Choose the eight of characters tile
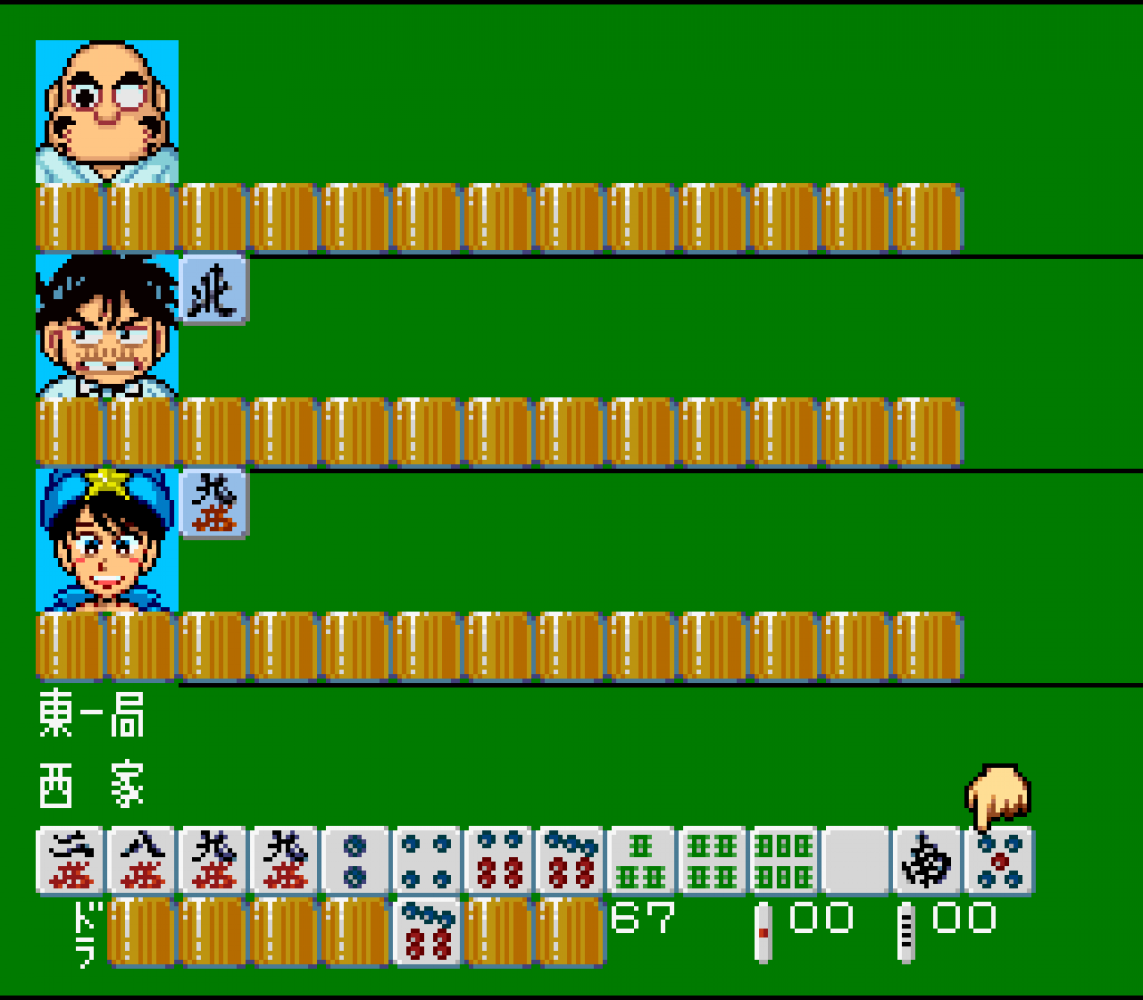 click(x=142, y=860)
